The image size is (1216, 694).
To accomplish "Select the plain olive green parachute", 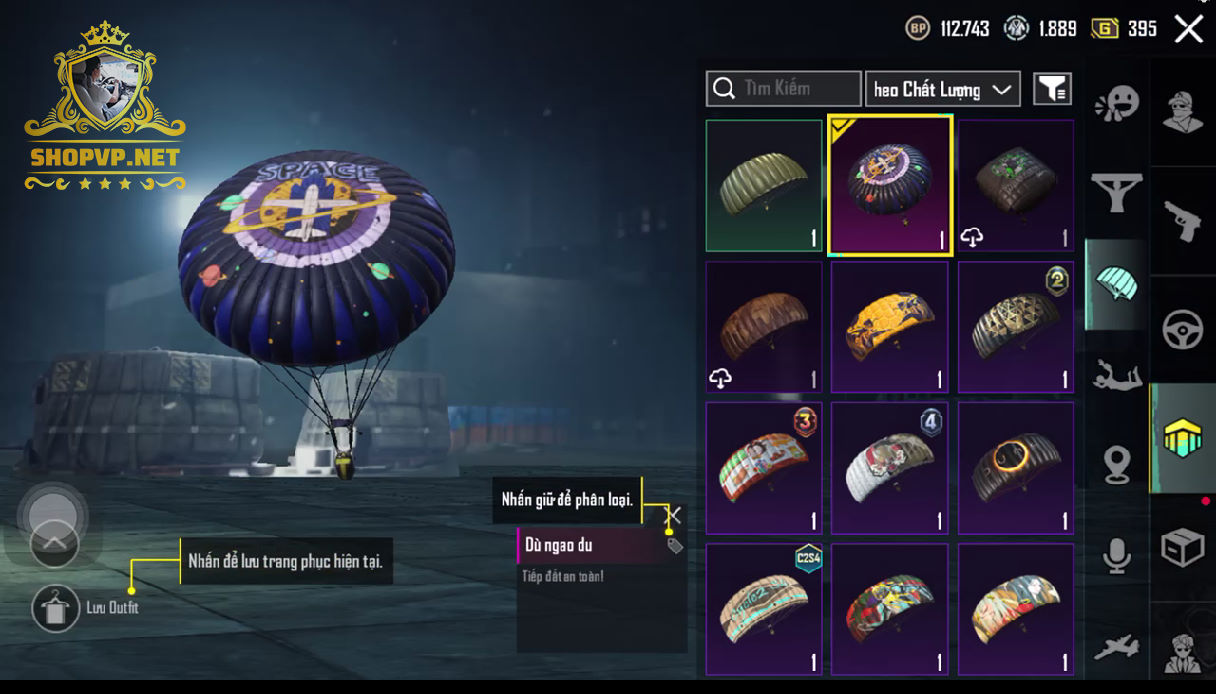I will coord(764,186).
